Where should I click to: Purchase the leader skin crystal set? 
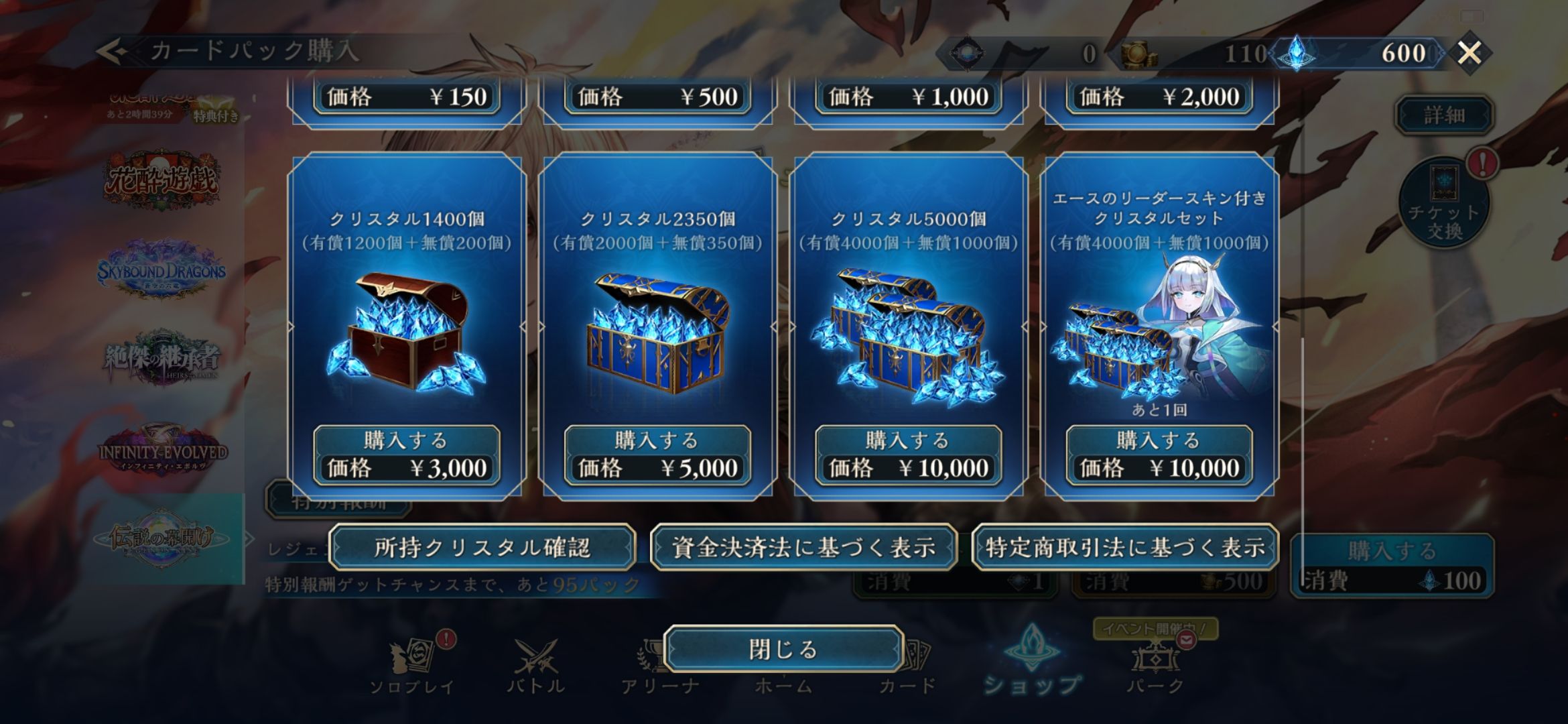point(1159,455)
